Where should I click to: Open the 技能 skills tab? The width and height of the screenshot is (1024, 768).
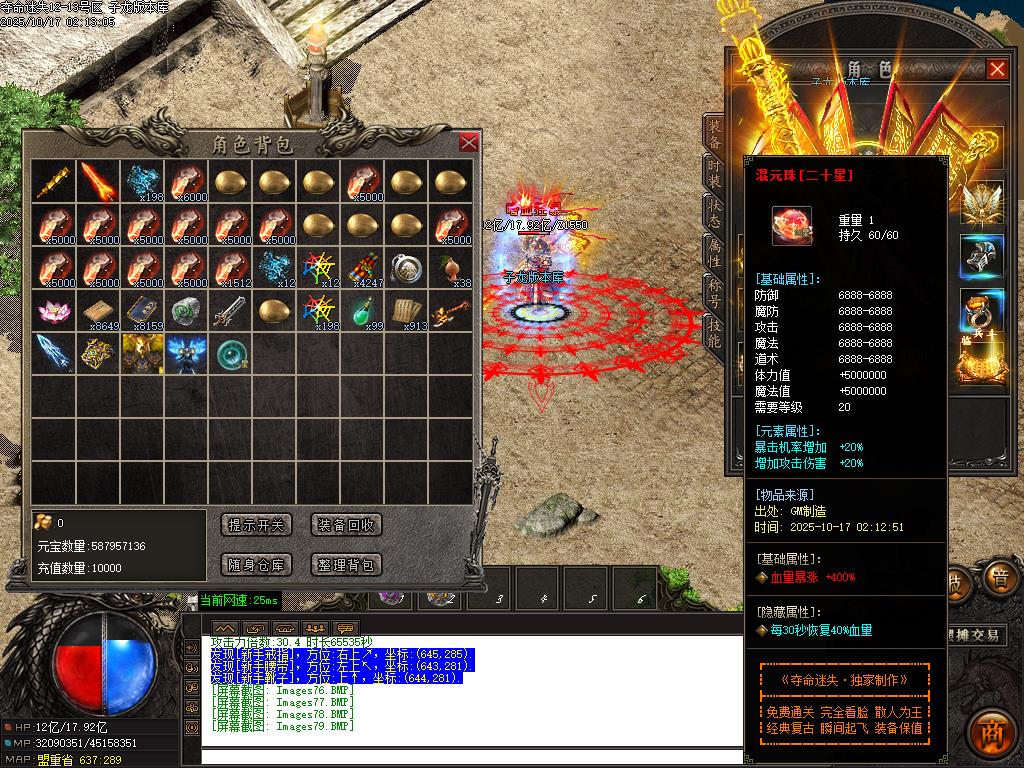[714, 333]
